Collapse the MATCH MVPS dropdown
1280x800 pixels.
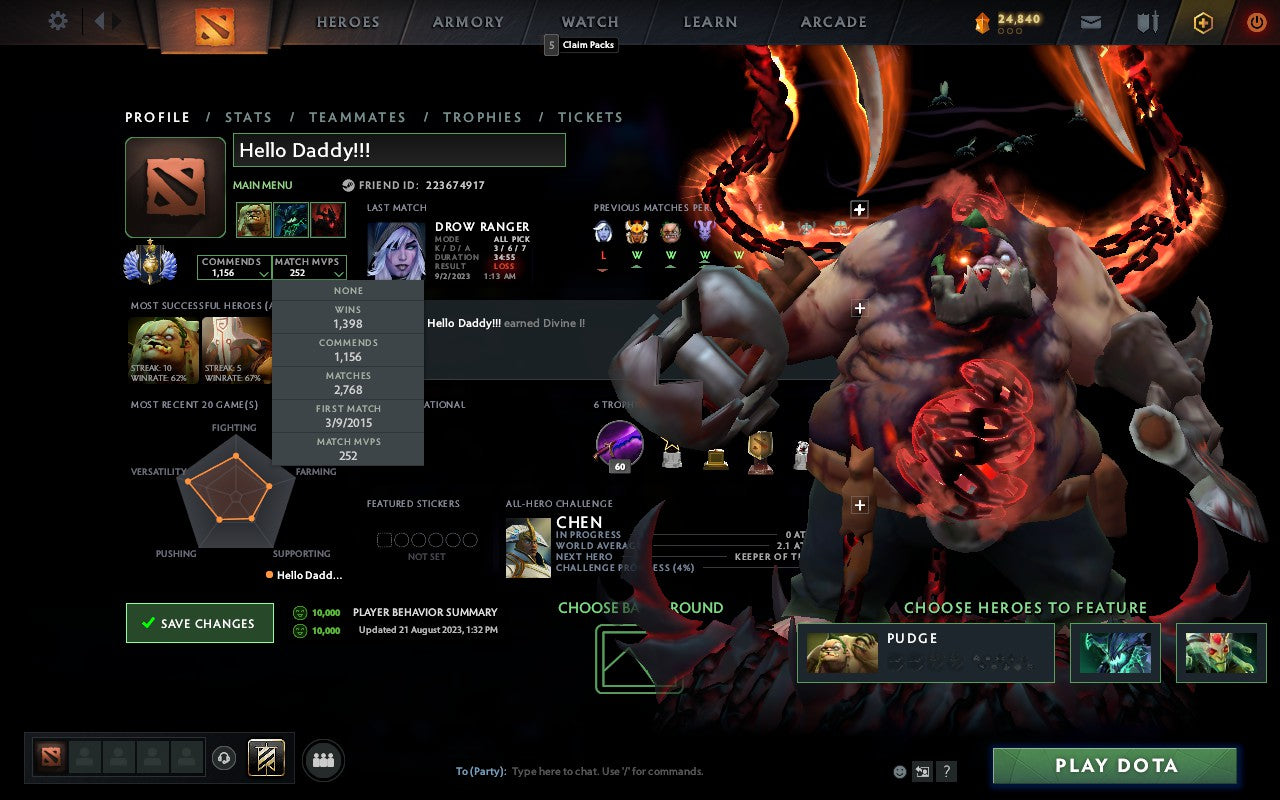point(310,266)
